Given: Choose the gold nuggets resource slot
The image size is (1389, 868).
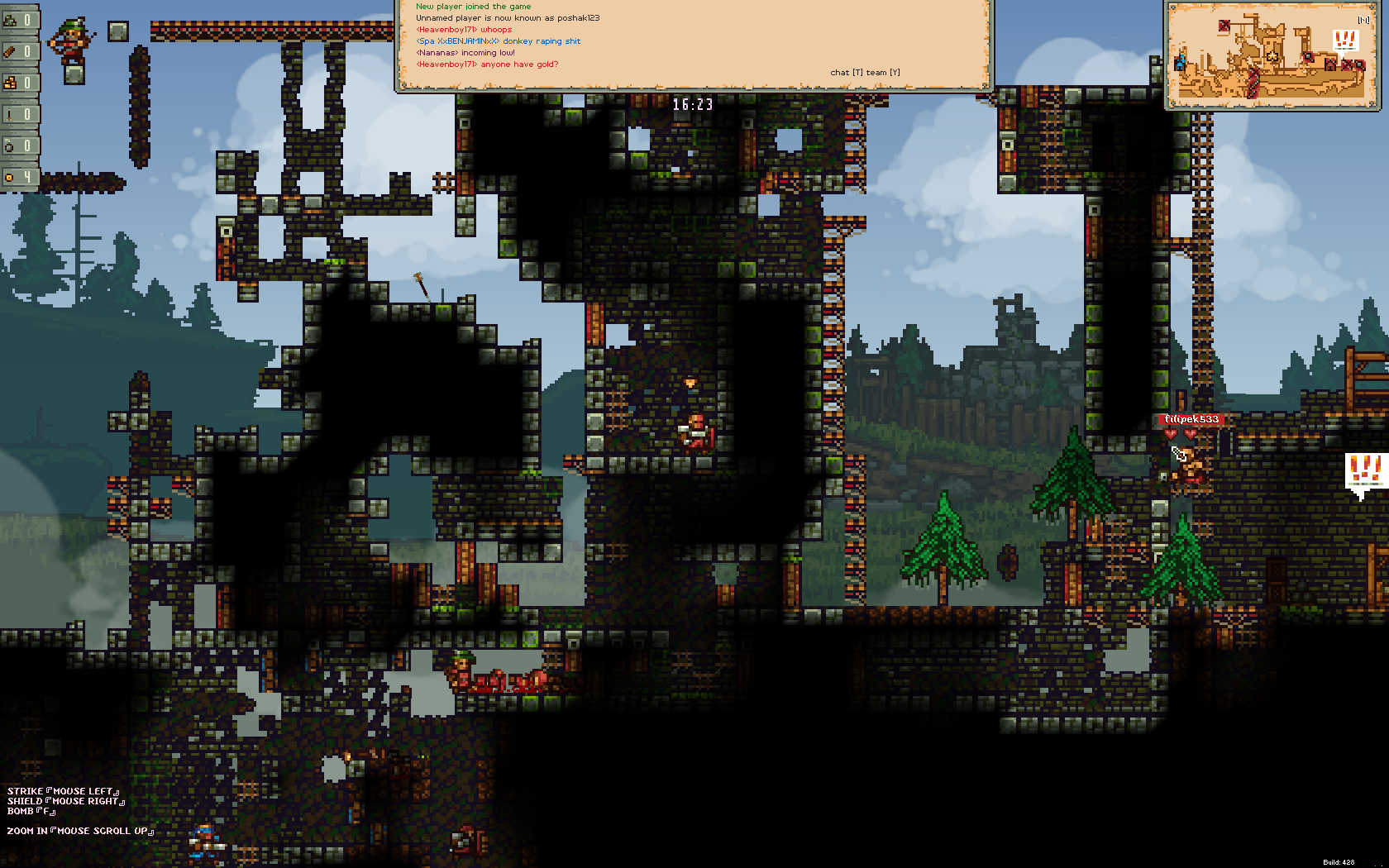Looking at the screenshot, I should (19, 83).
